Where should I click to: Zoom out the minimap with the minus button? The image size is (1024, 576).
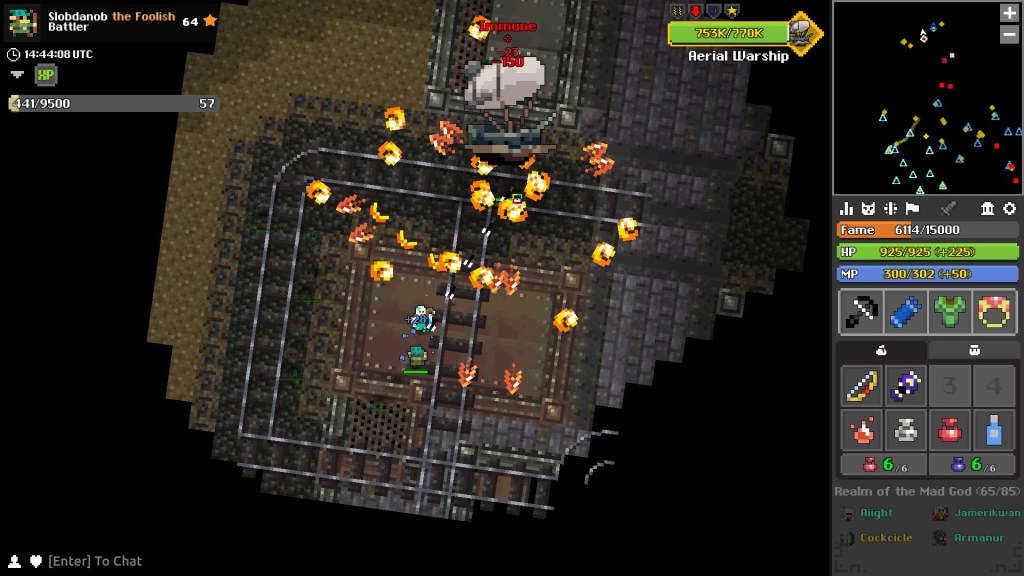click(1009, 34)
